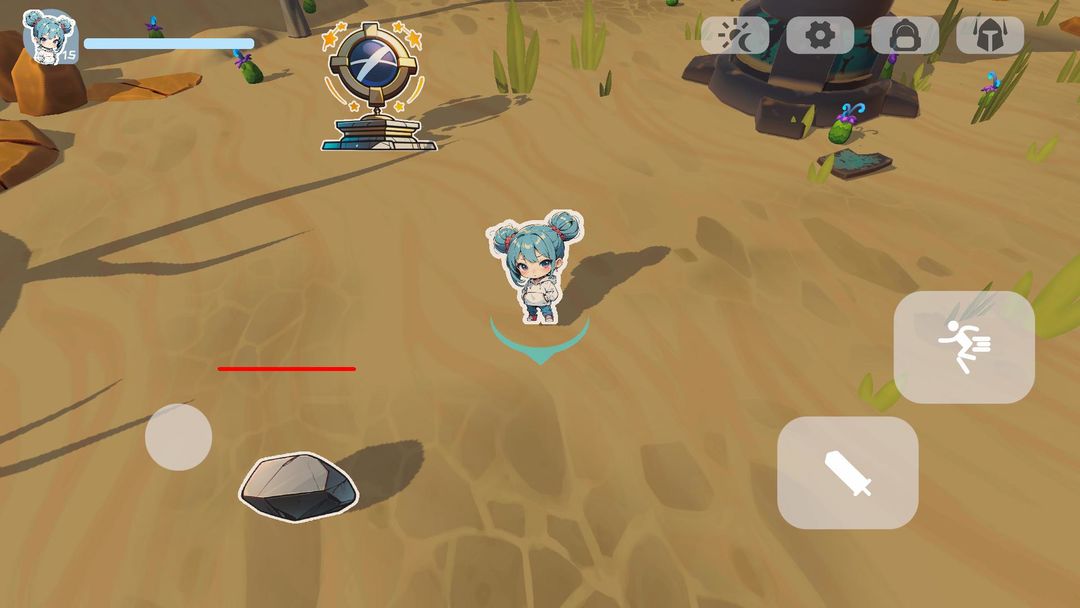Tap the virtual joystick circle
This screenshot has width=1080, height=608.
click(178, 437)
